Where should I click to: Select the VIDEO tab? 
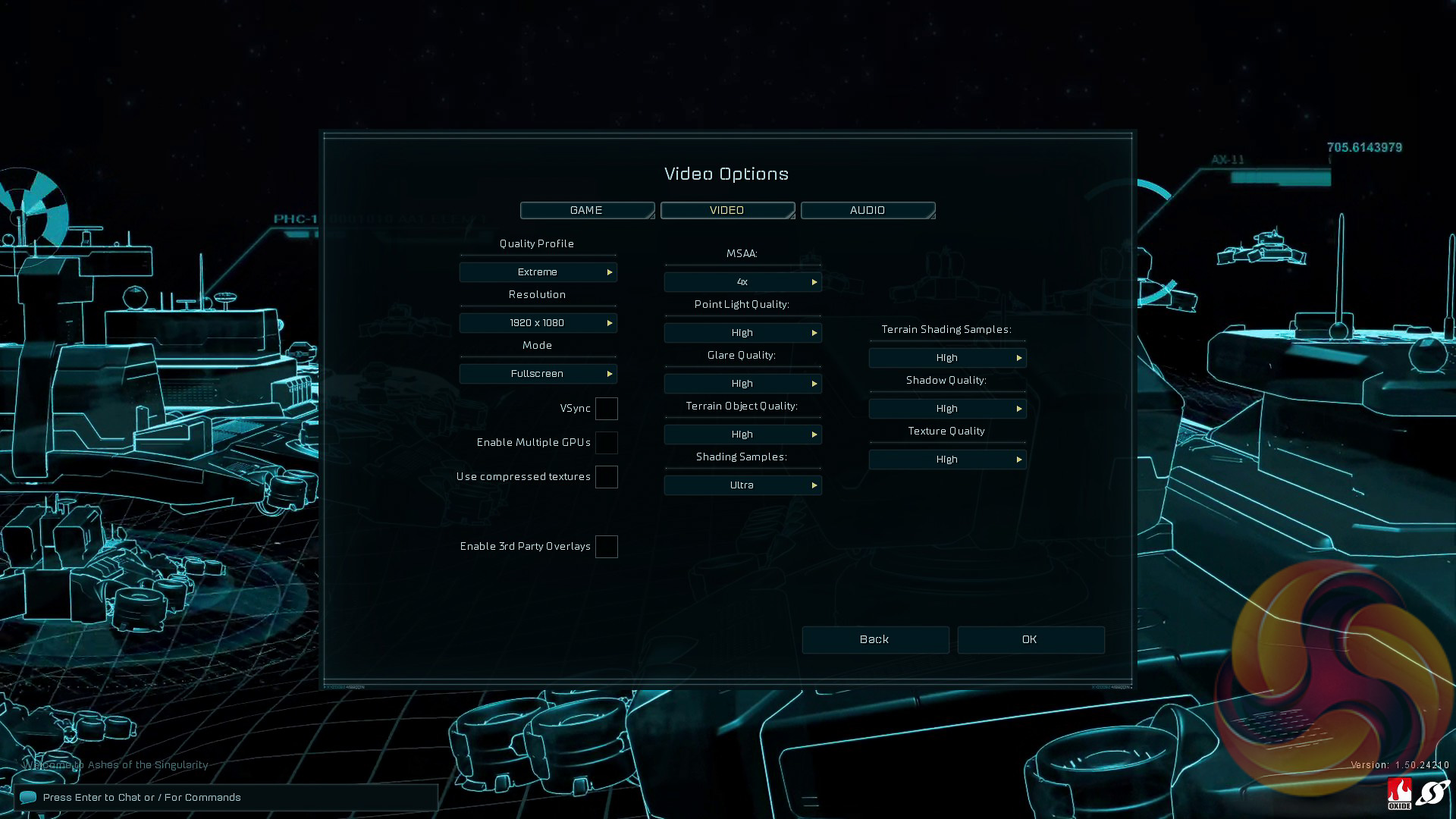tap(727, 210)
